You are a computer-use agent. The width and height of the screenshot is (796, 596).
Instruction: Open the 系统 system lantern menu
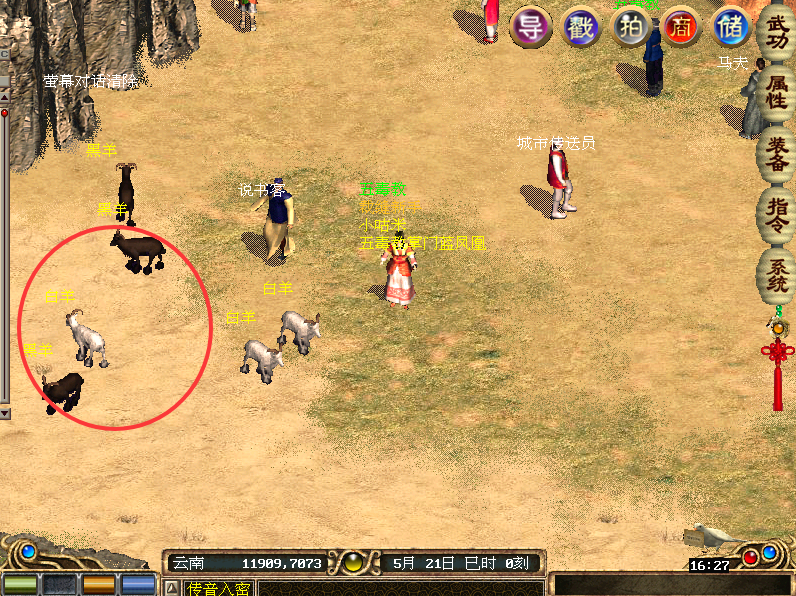pos(777,274)
